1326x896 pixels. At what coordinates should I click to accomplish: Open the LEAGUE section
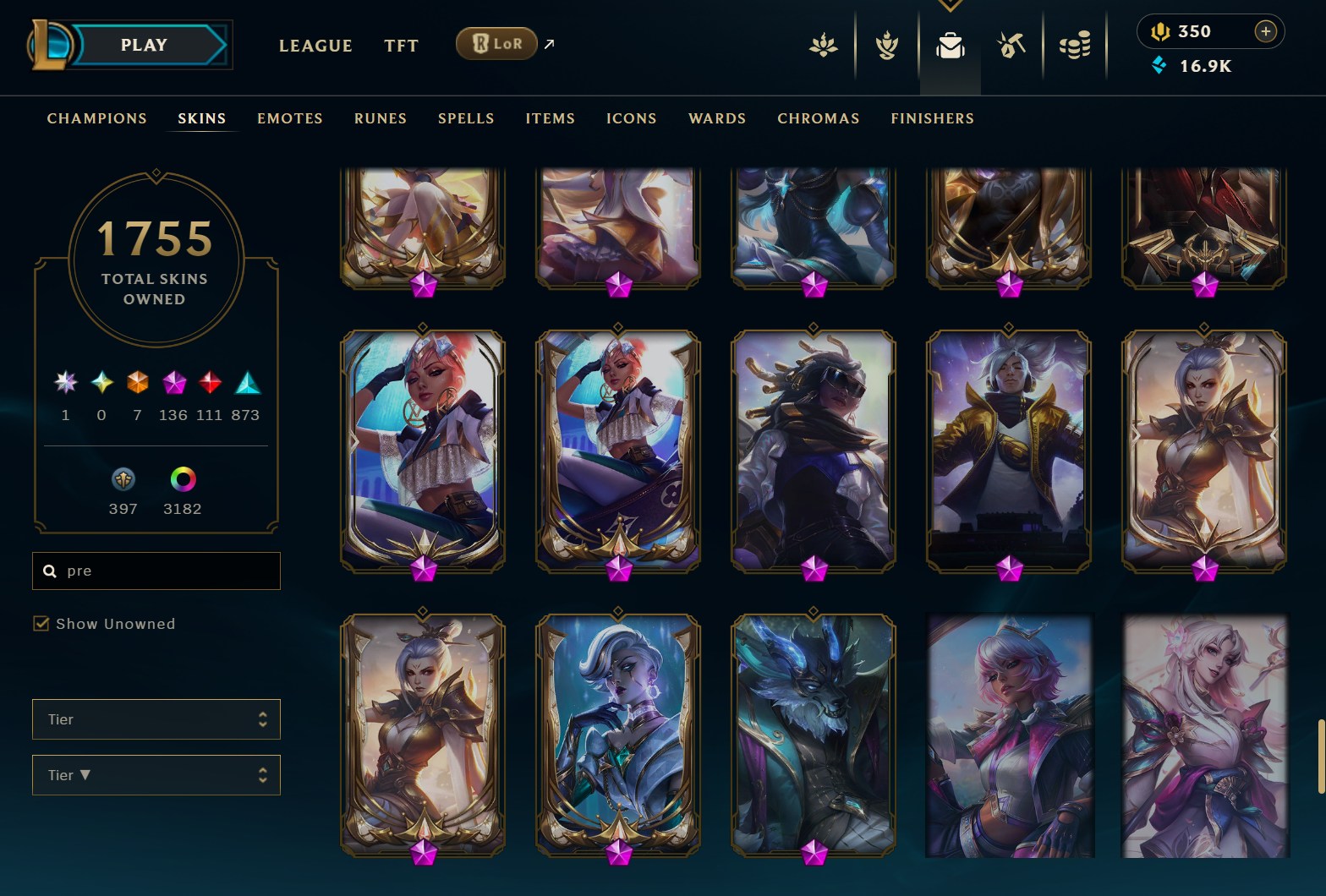(x=315, y=46)
